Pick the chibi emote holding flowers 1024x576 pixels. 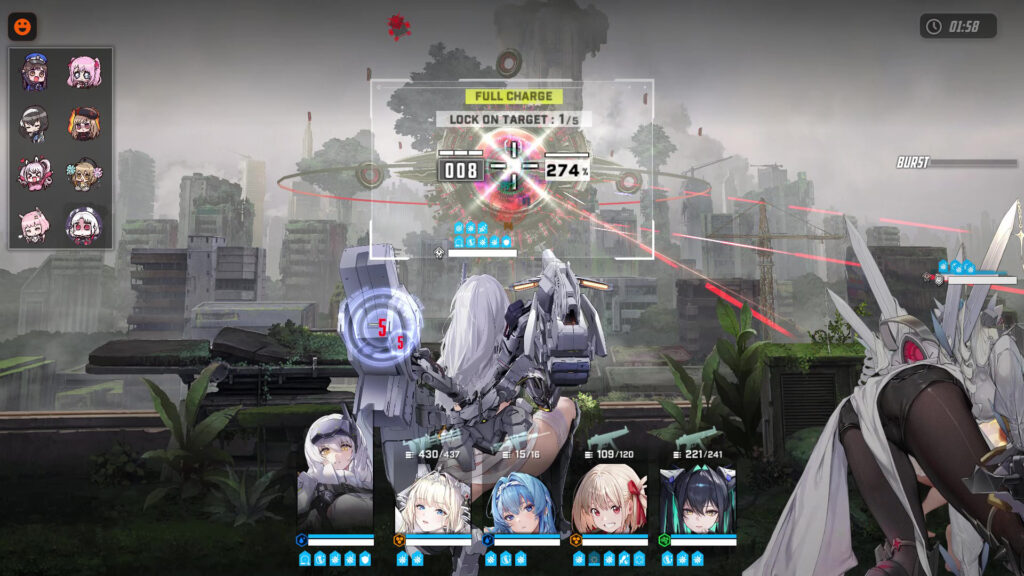[84, 175]
